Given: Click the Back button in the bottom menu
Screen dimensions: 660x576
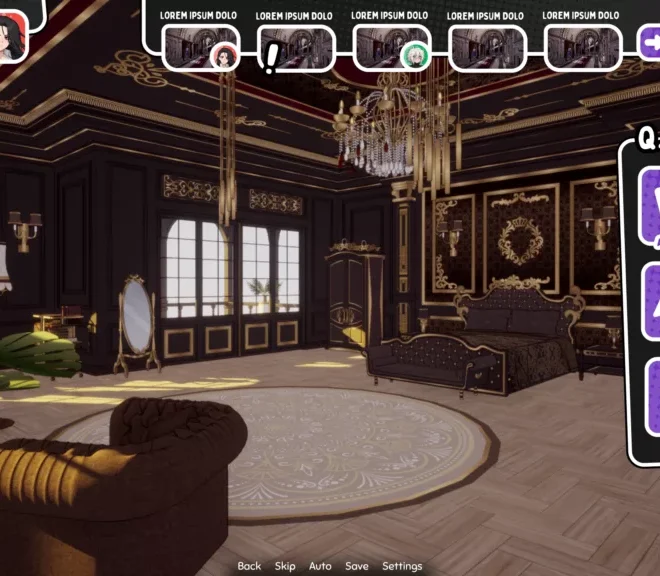Looking at the screenshot, I should [249, 566].
